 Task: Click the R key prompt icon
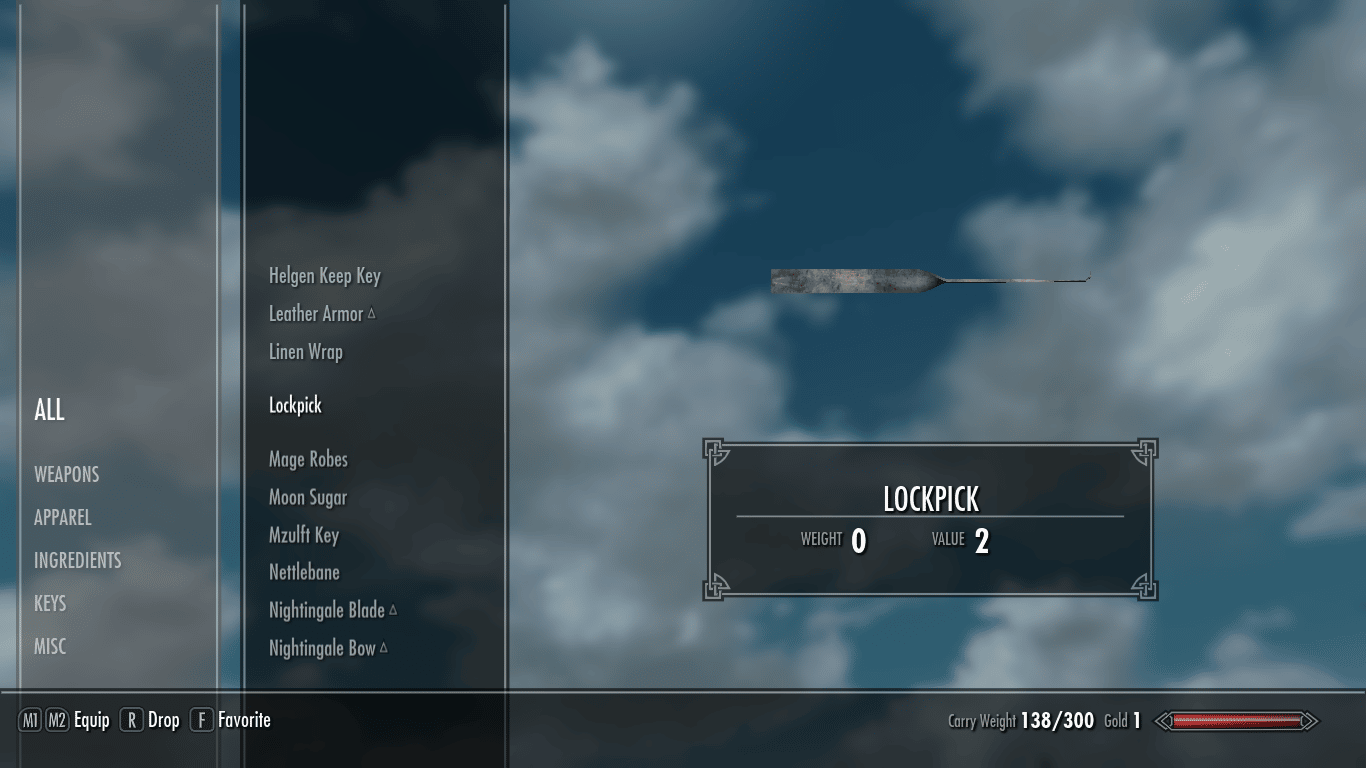pyautogui.click(x=133, y=720)
